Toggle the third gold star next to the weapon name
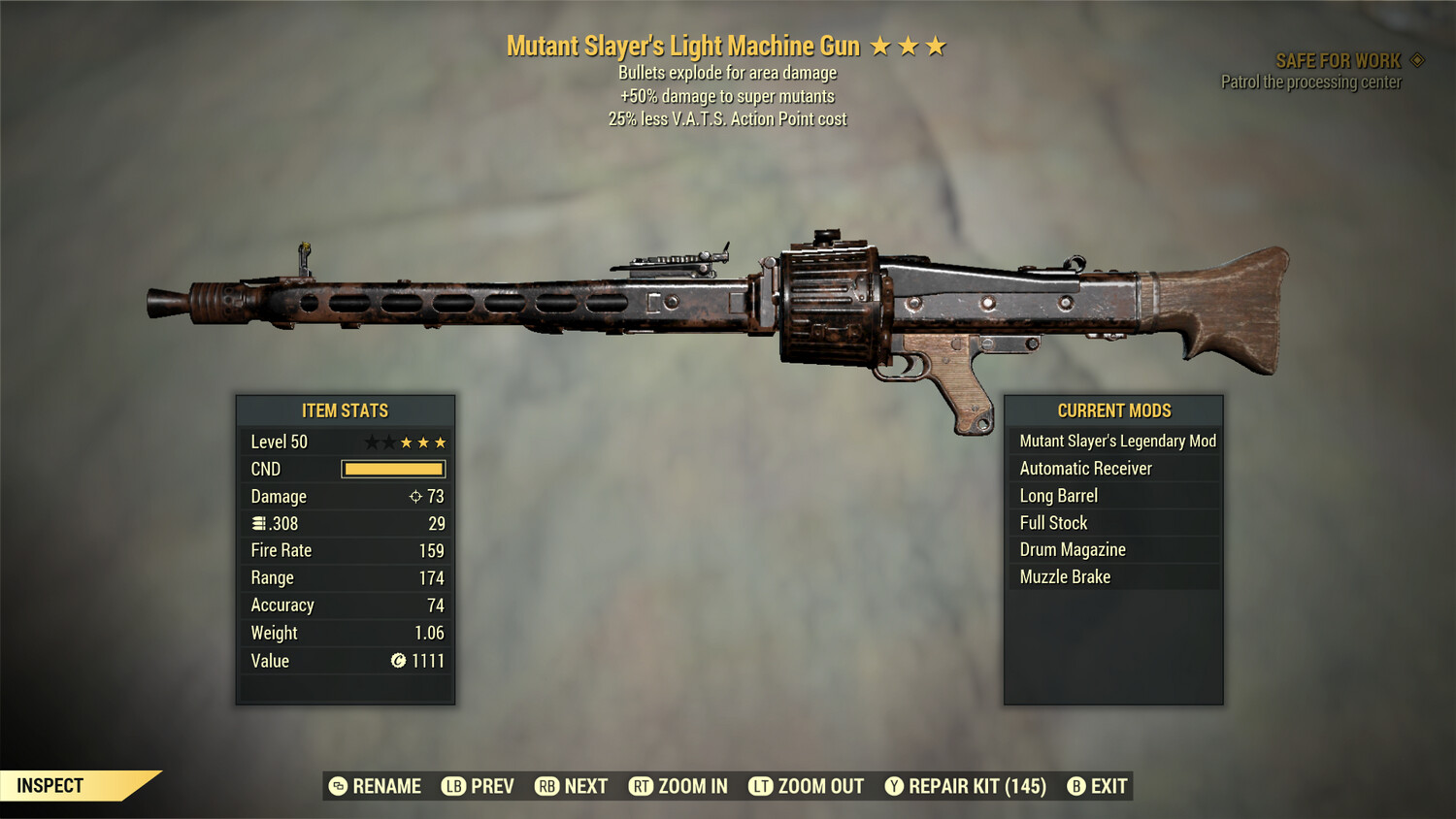The width and height of the screenshot is (1456, 819). point(936,45)
